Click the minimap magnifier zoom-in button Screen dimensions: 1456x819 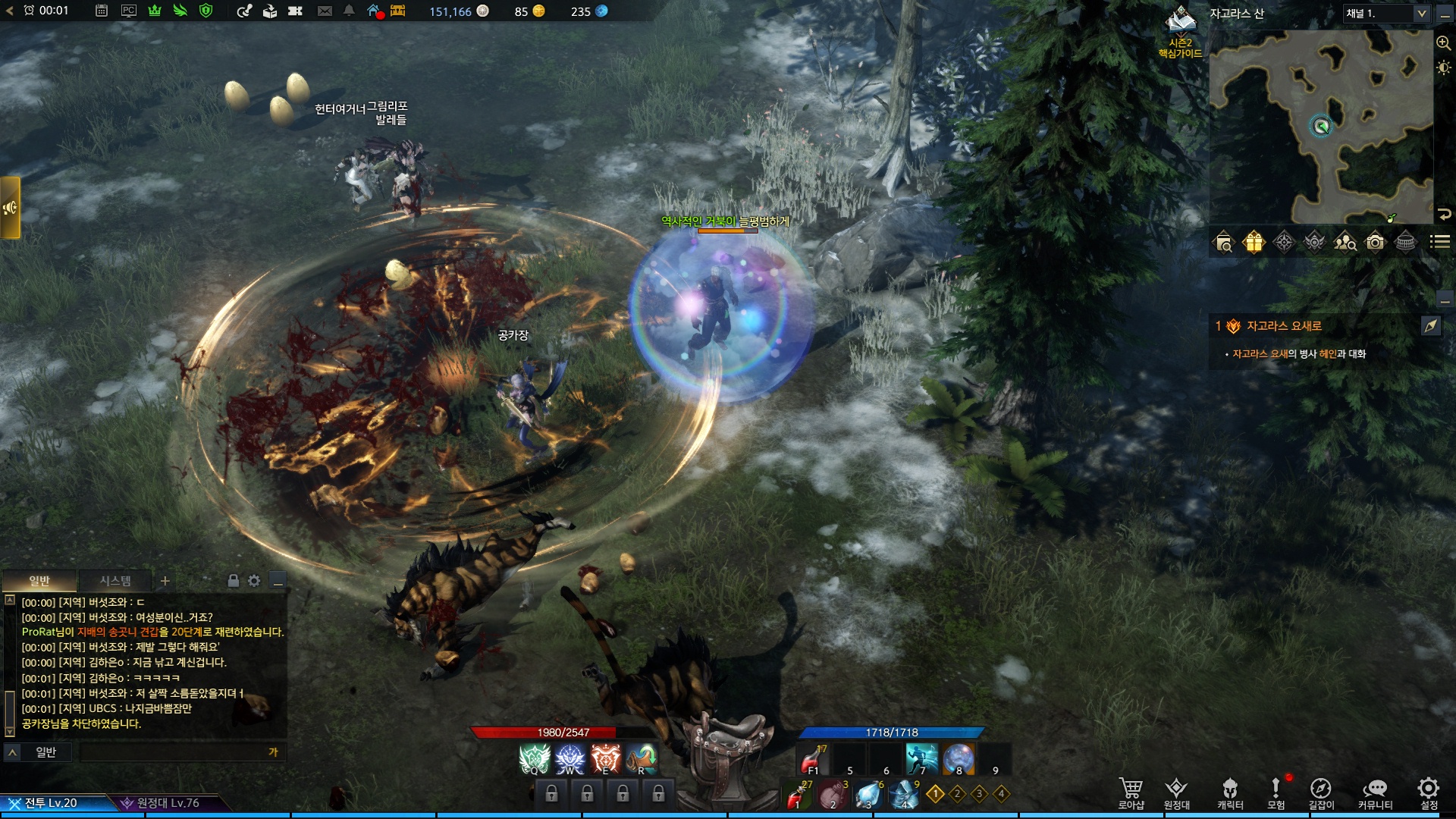tap(1443, 43)
